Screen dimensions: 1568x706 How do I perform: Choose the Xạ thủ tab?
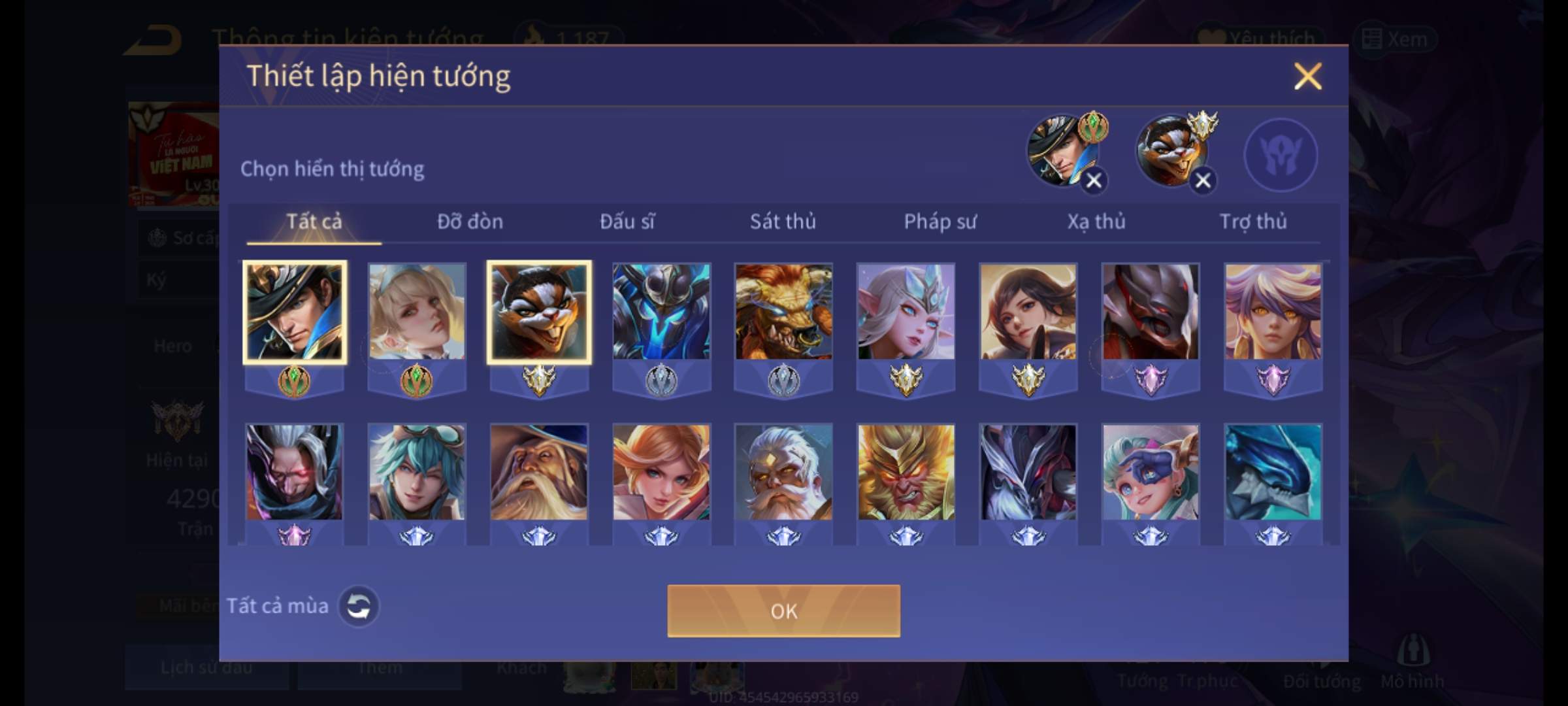(1096, 222)
